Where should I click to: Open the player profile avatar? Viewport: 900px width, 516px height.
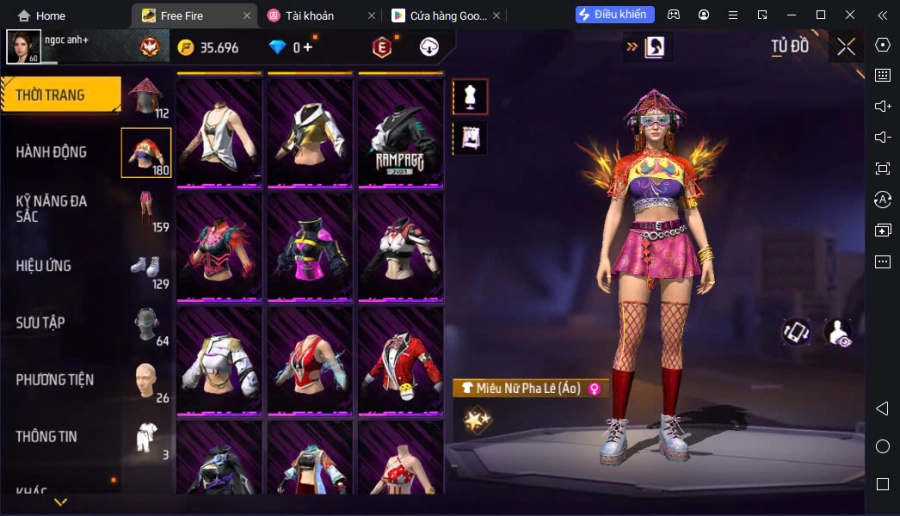pos(24,46)
